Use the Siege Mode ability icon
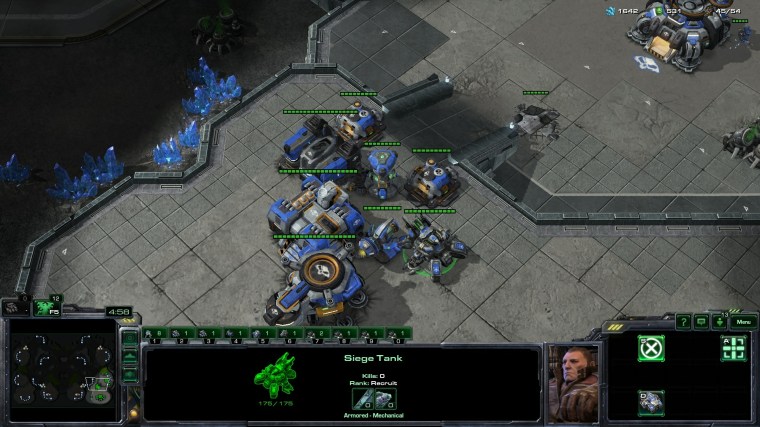The height and width of the screenshot is (427, 760). click(651, 401)
